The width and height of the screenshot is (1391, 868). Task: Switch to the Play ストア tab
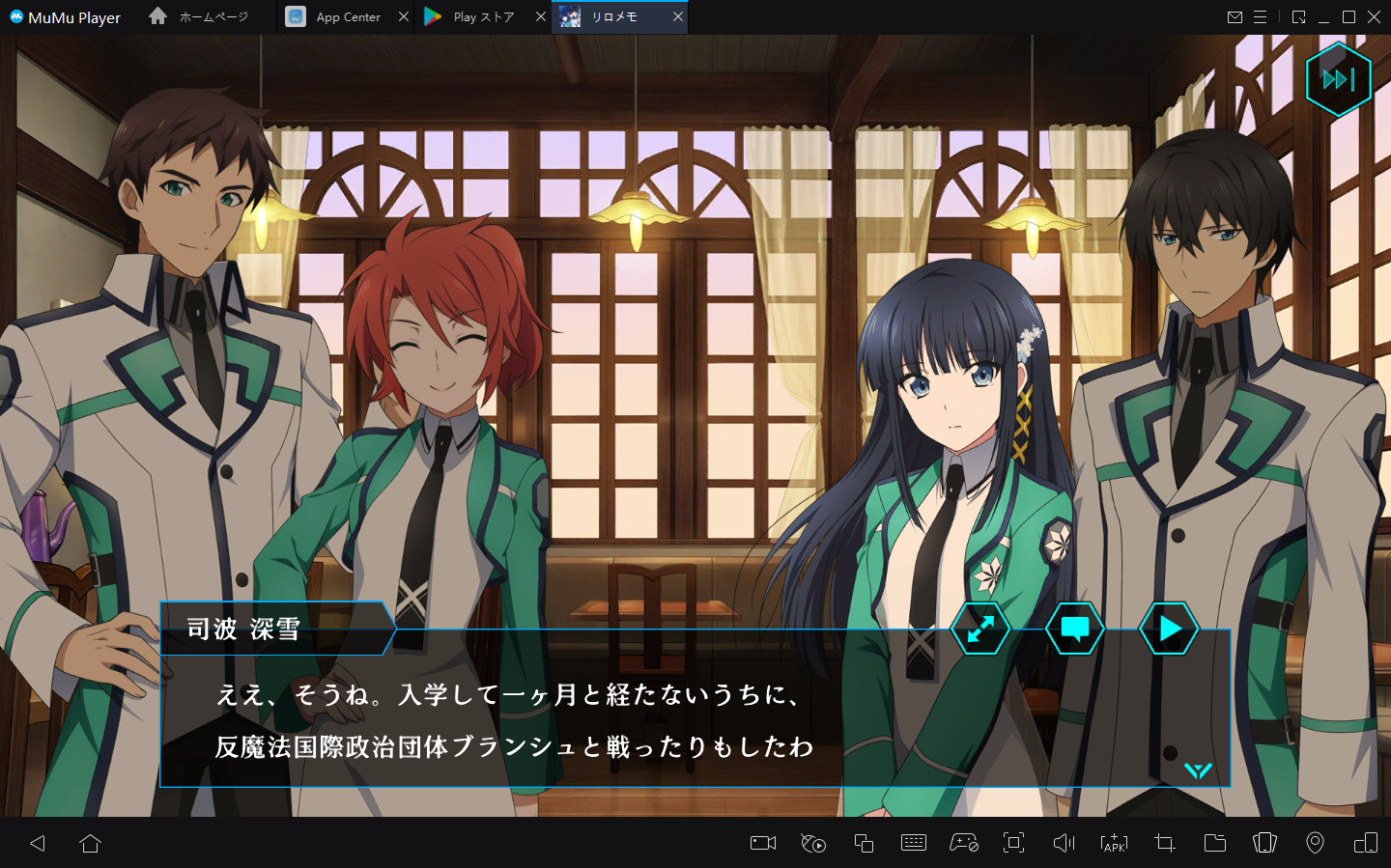click(483, 17)
